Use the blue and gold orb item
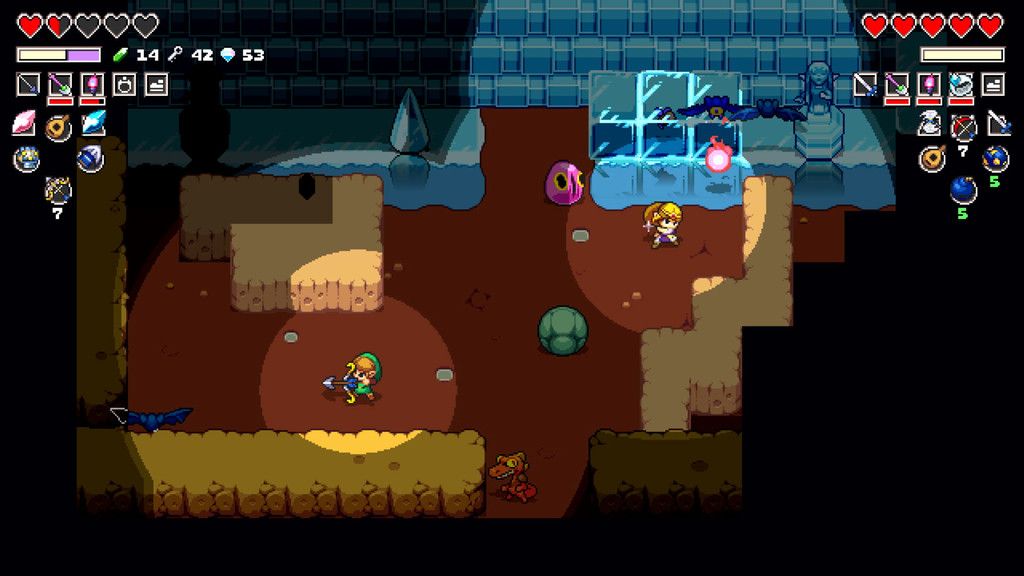Image resolution: width=1024 pixels, height=576 pixels. (x=995, y=158)
